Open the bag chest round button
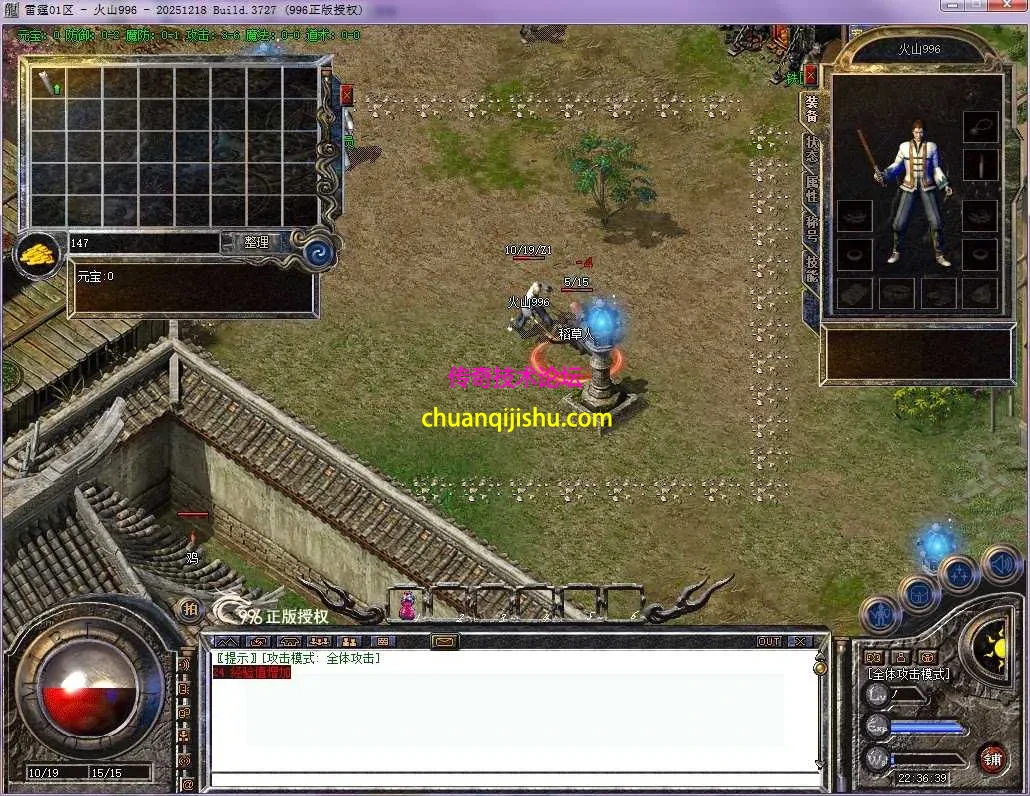 coord(918,594)
